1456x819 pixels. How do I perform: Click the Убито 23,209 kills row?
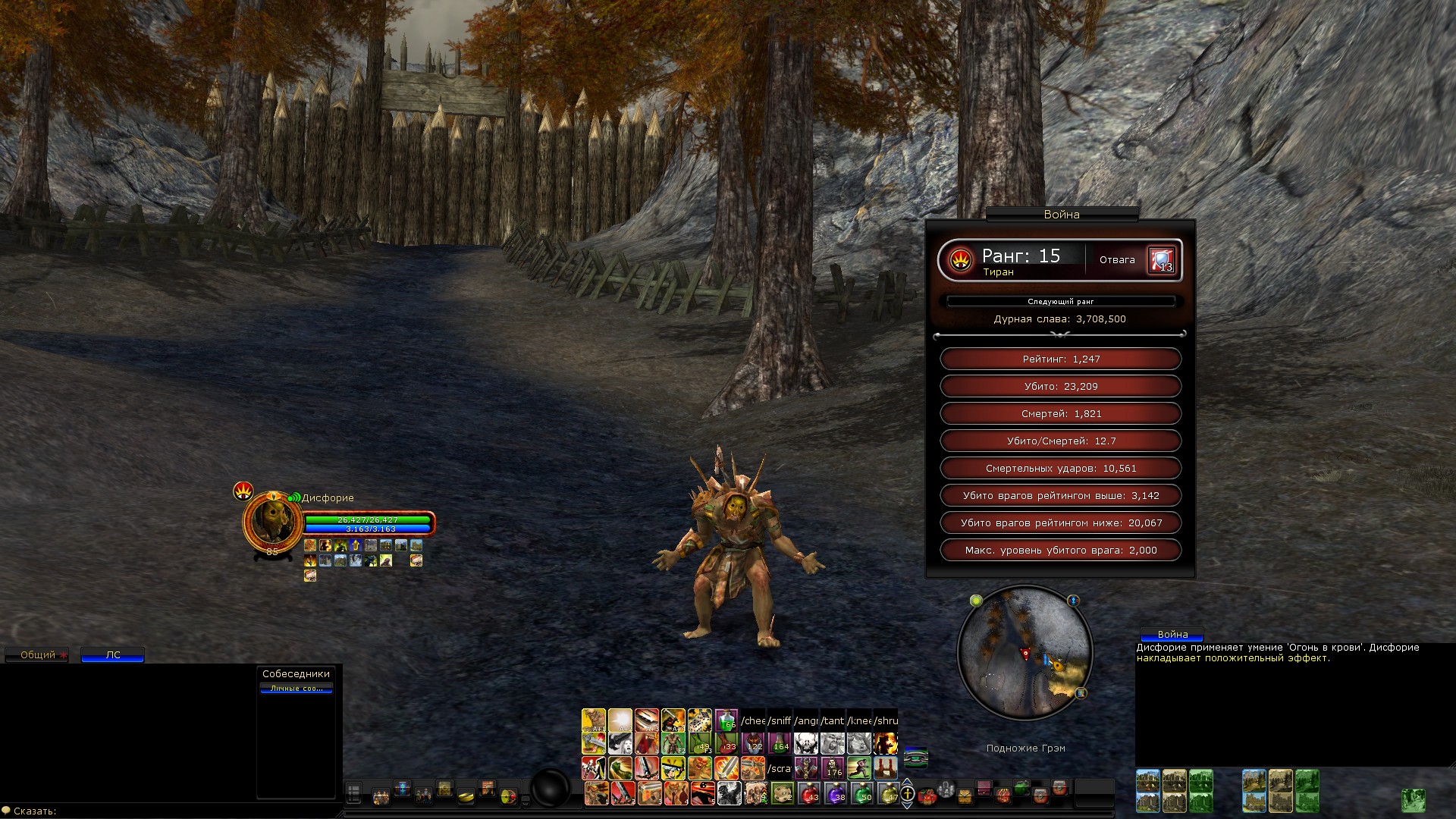coord(1060,387)
